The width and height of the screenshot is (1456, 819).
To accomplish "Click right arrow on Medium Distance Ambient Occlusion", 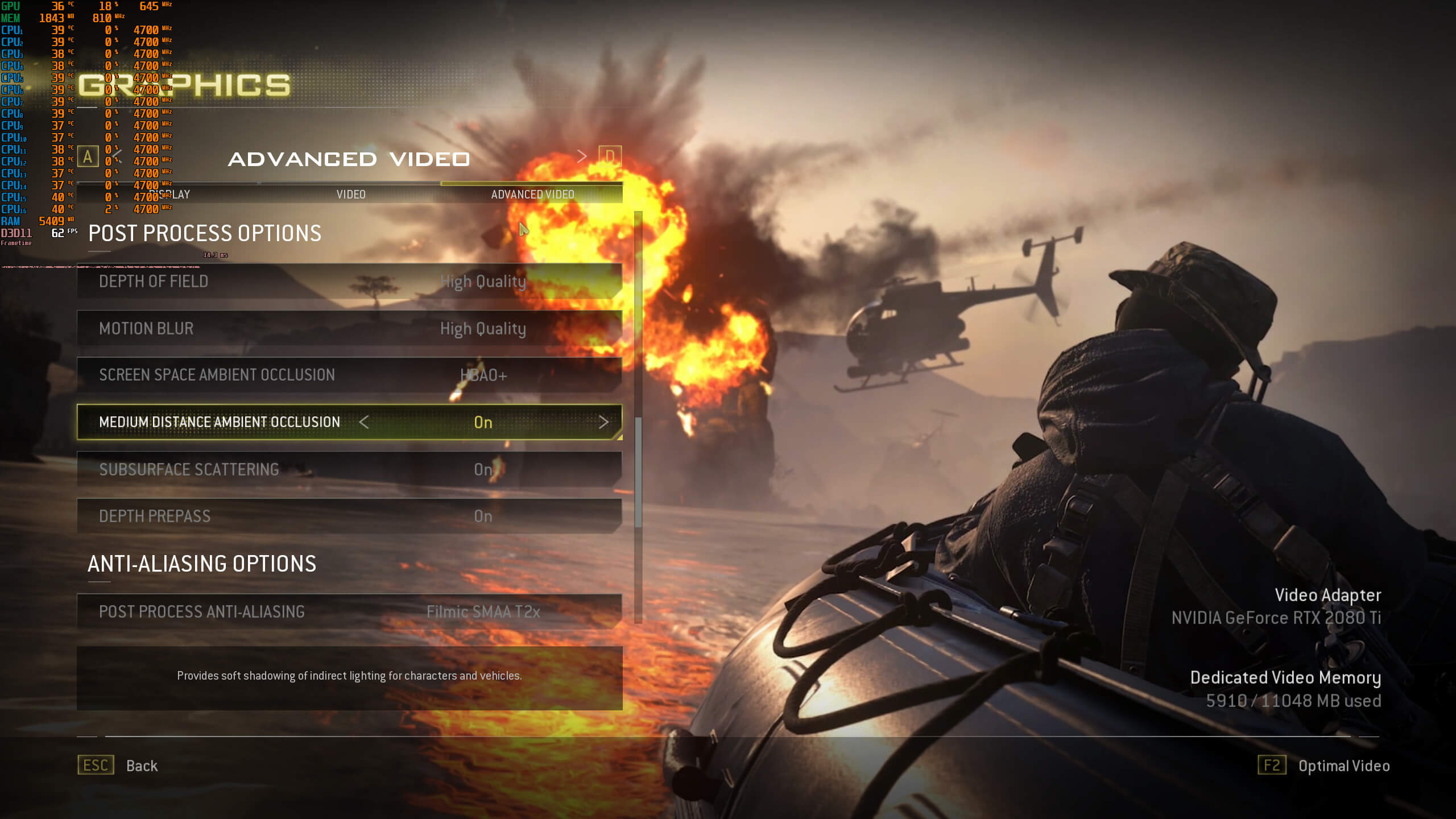I will pyautogui.click(x=603, y=422).
